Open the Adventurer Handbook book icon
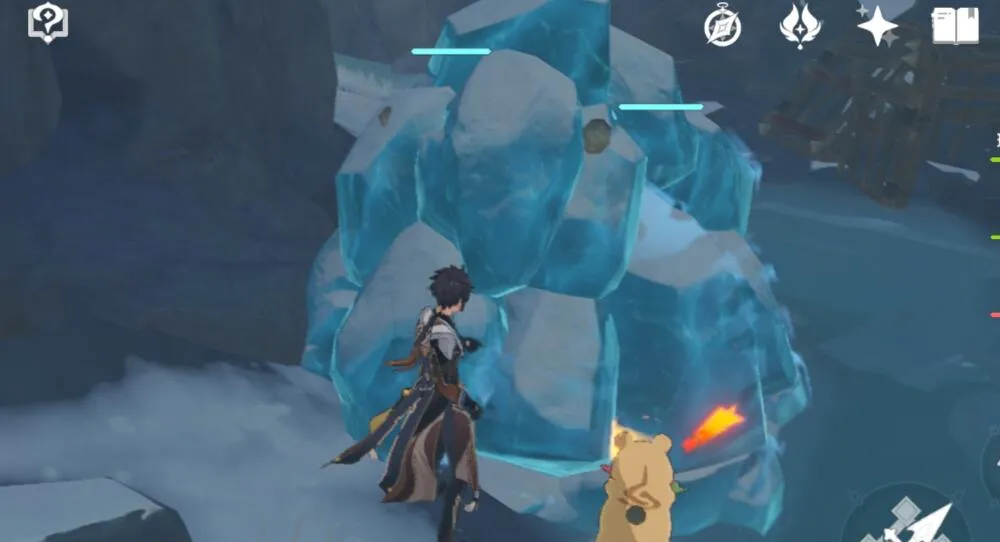This screenshot has height=542, width=1000. pyautogui.click(x=955, y=26)
